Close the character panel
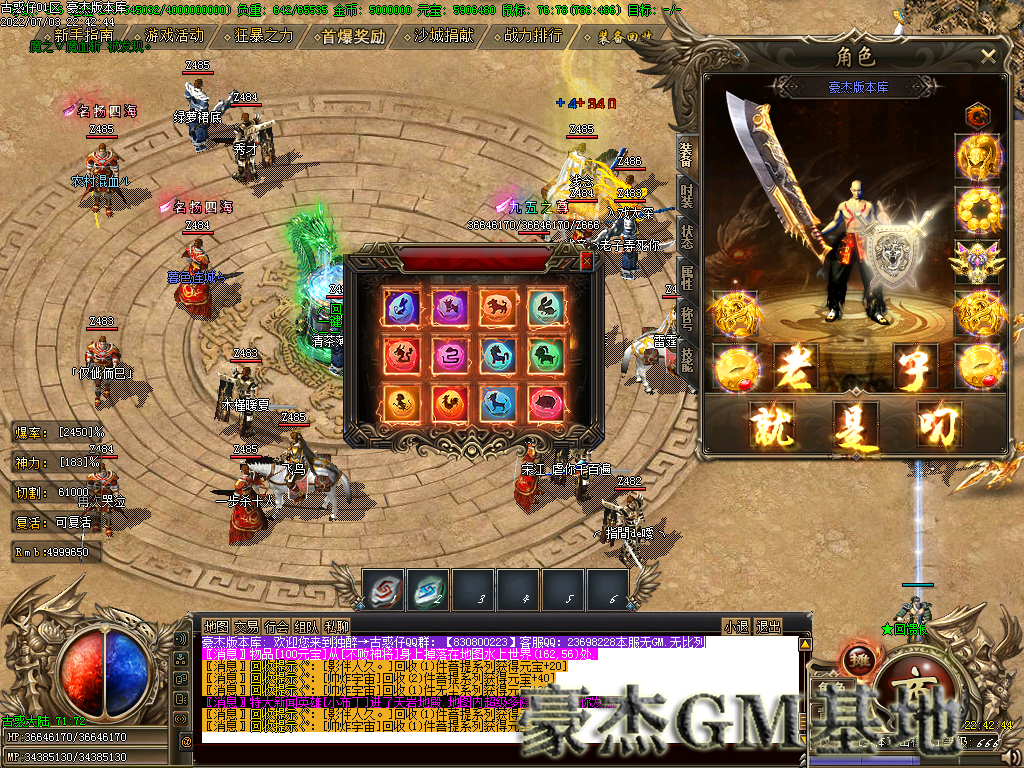 tap(988, 56)
